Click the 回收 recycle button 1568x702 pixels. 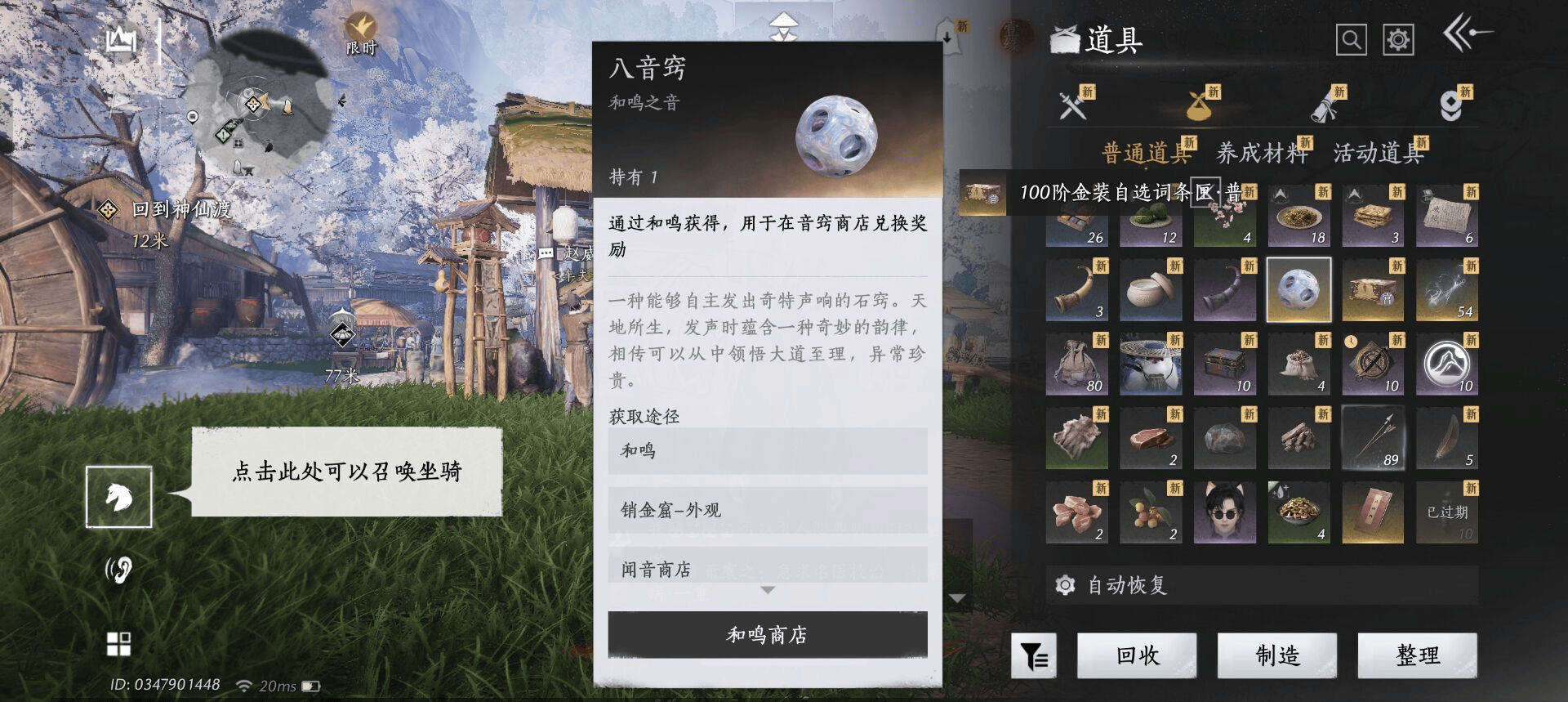(x=1137, y=655)
